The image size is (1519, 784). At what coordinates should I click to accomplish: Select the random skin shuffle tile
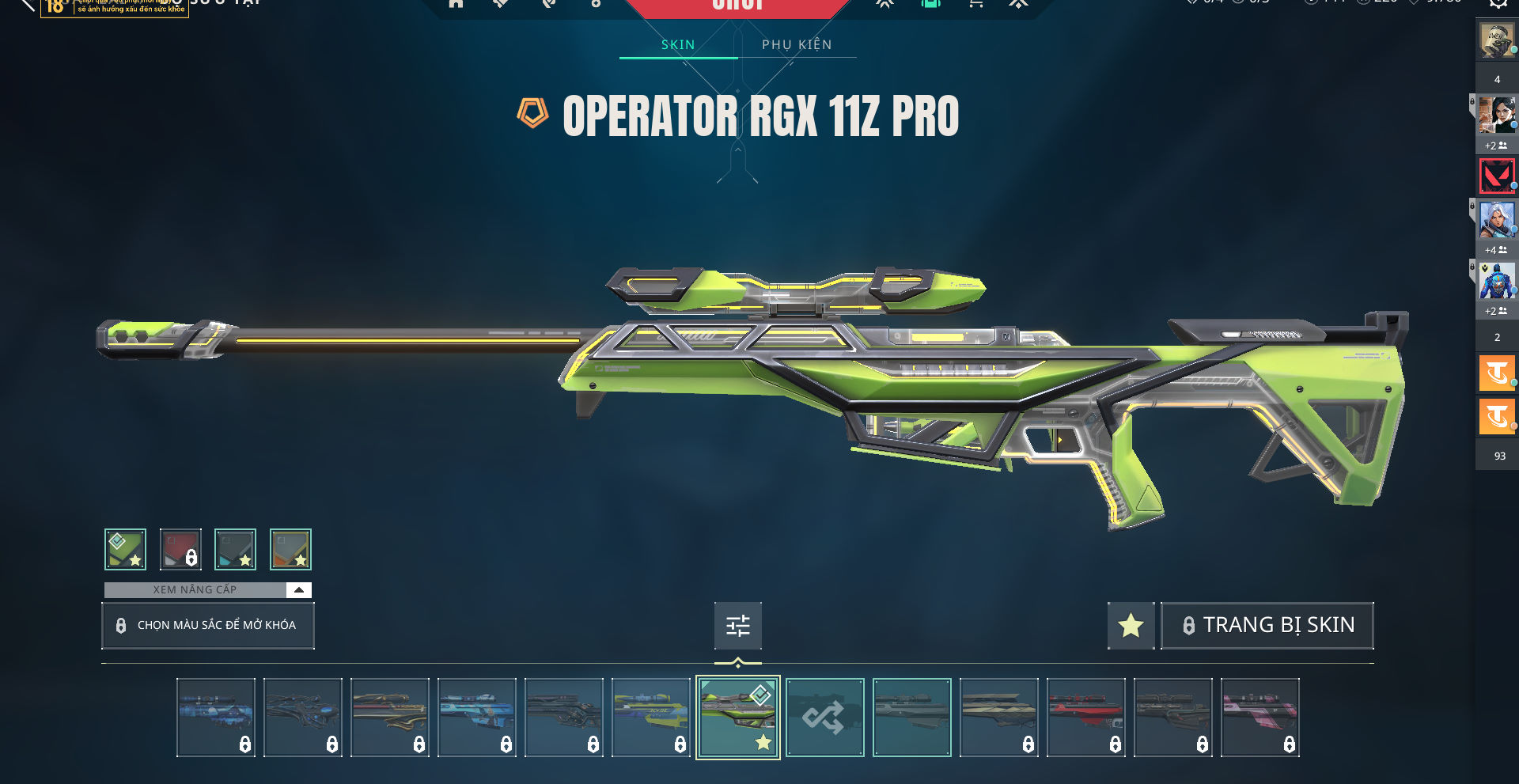[x=824, y=718]
